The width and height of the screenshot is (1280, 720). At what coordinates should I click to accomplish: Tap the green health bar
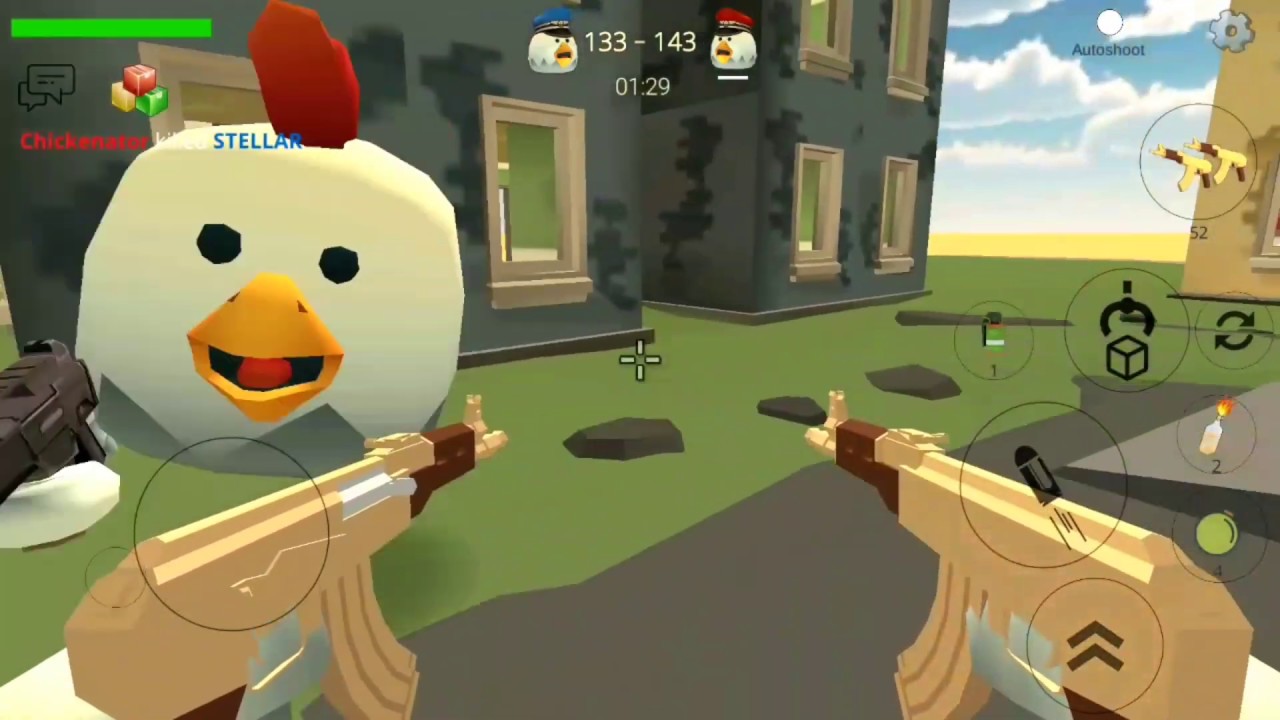tap(110, 28)
